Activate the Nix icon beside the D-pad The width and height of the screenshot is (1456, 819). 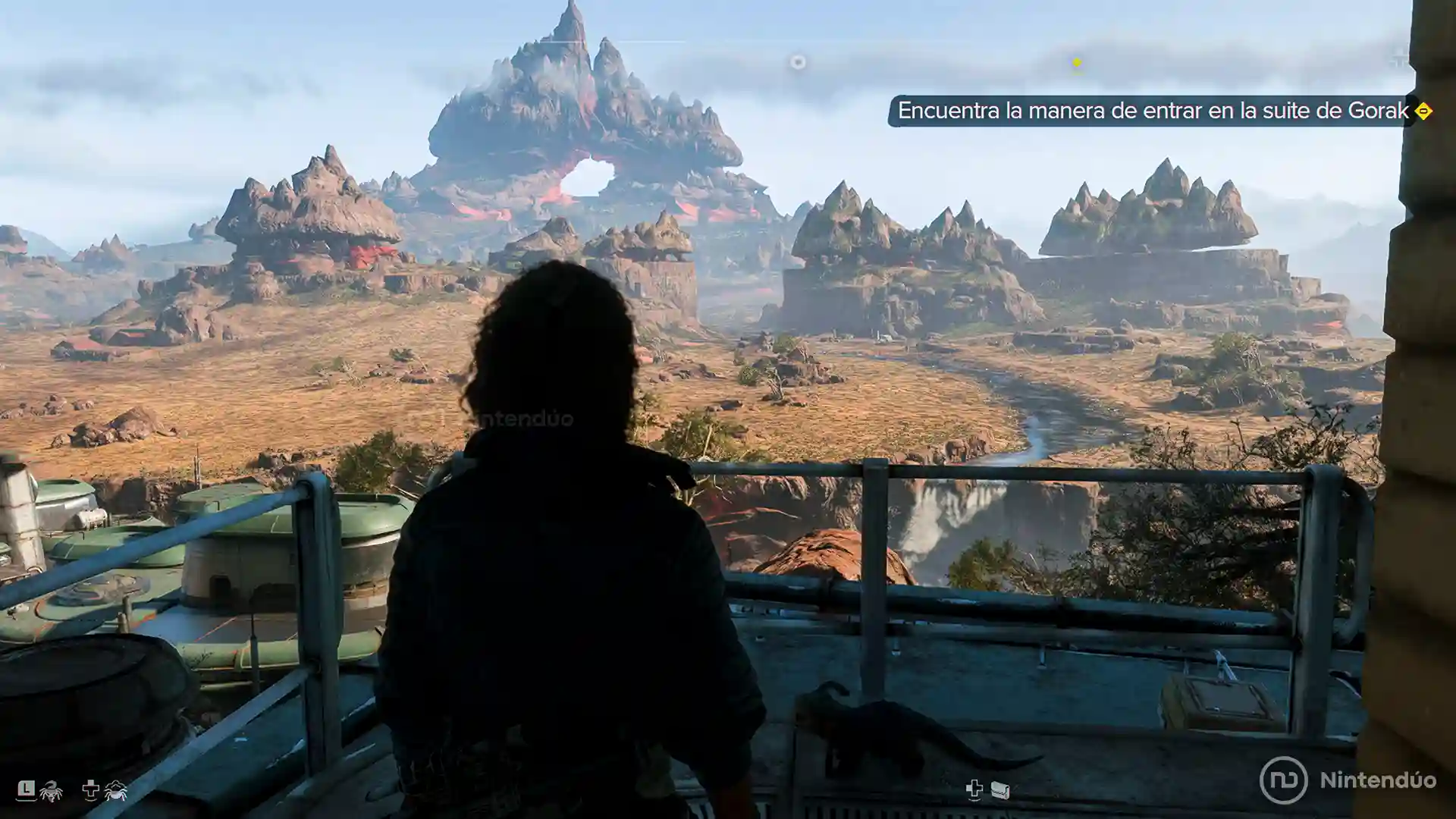pos(115,791)
